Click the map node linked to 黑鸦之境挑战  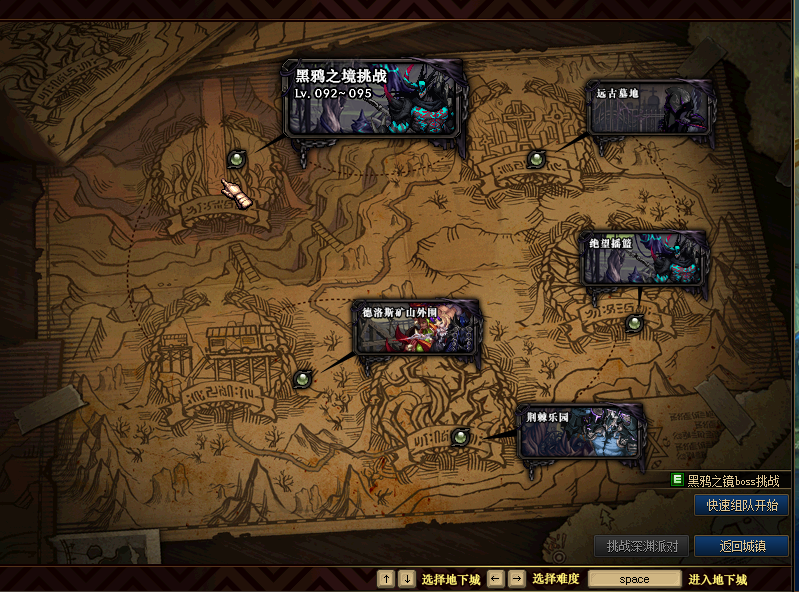tap(237, 158)
